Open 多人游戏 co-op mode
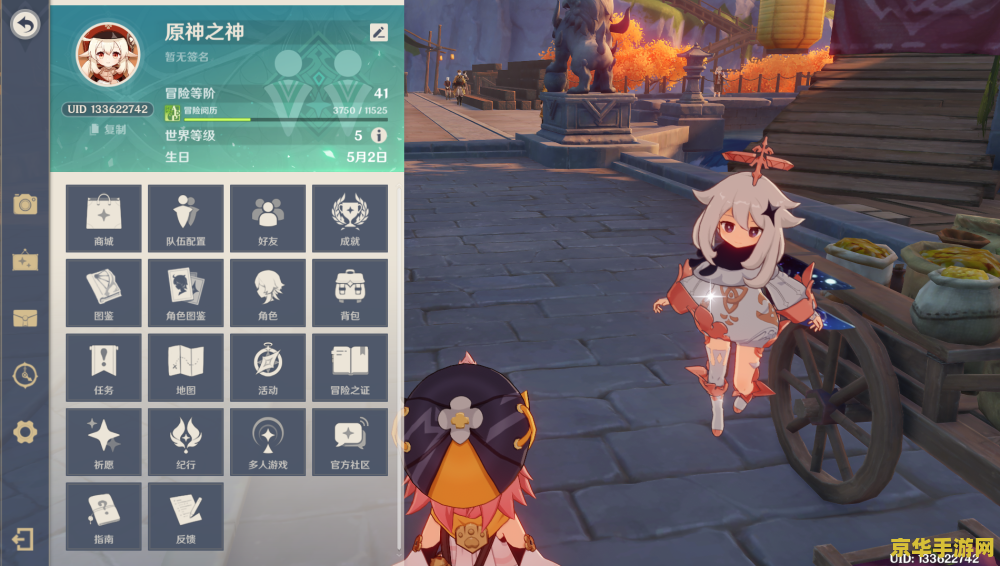Screen dimensions: 1000x566 coord(268,441)
